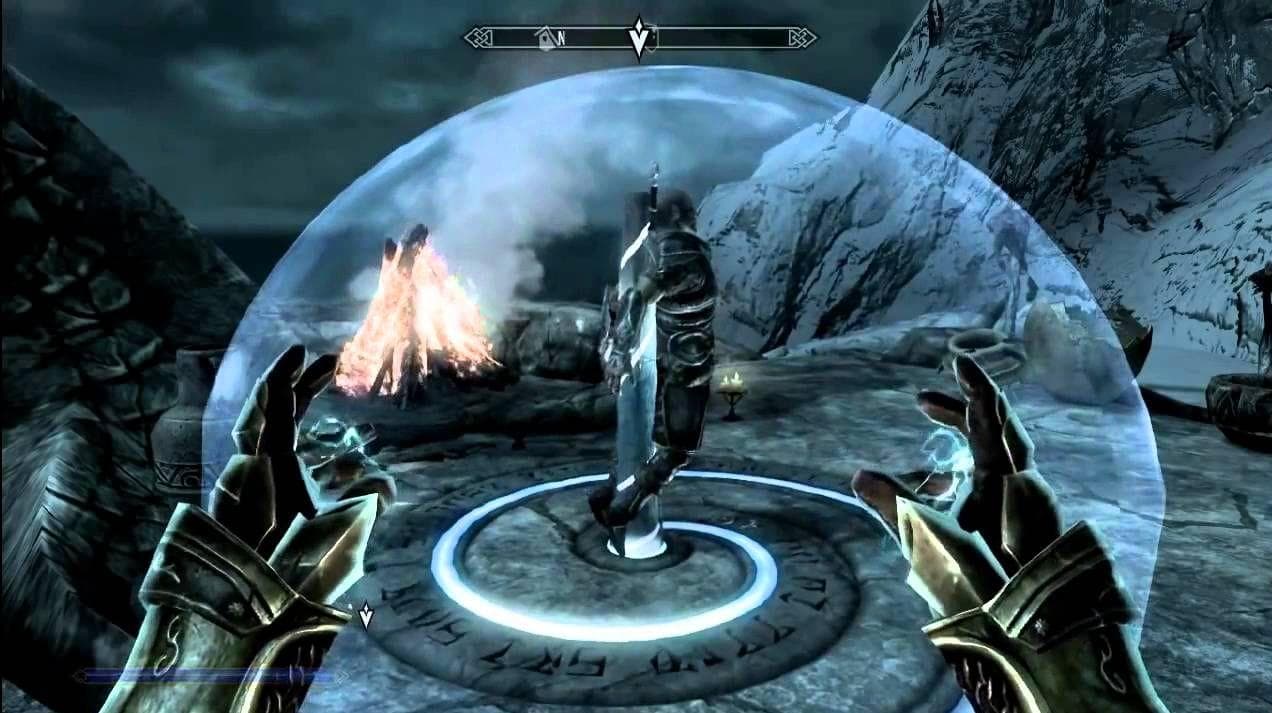
Task: Select the location icon beside the compass N
Action: [x=545, y=38]
